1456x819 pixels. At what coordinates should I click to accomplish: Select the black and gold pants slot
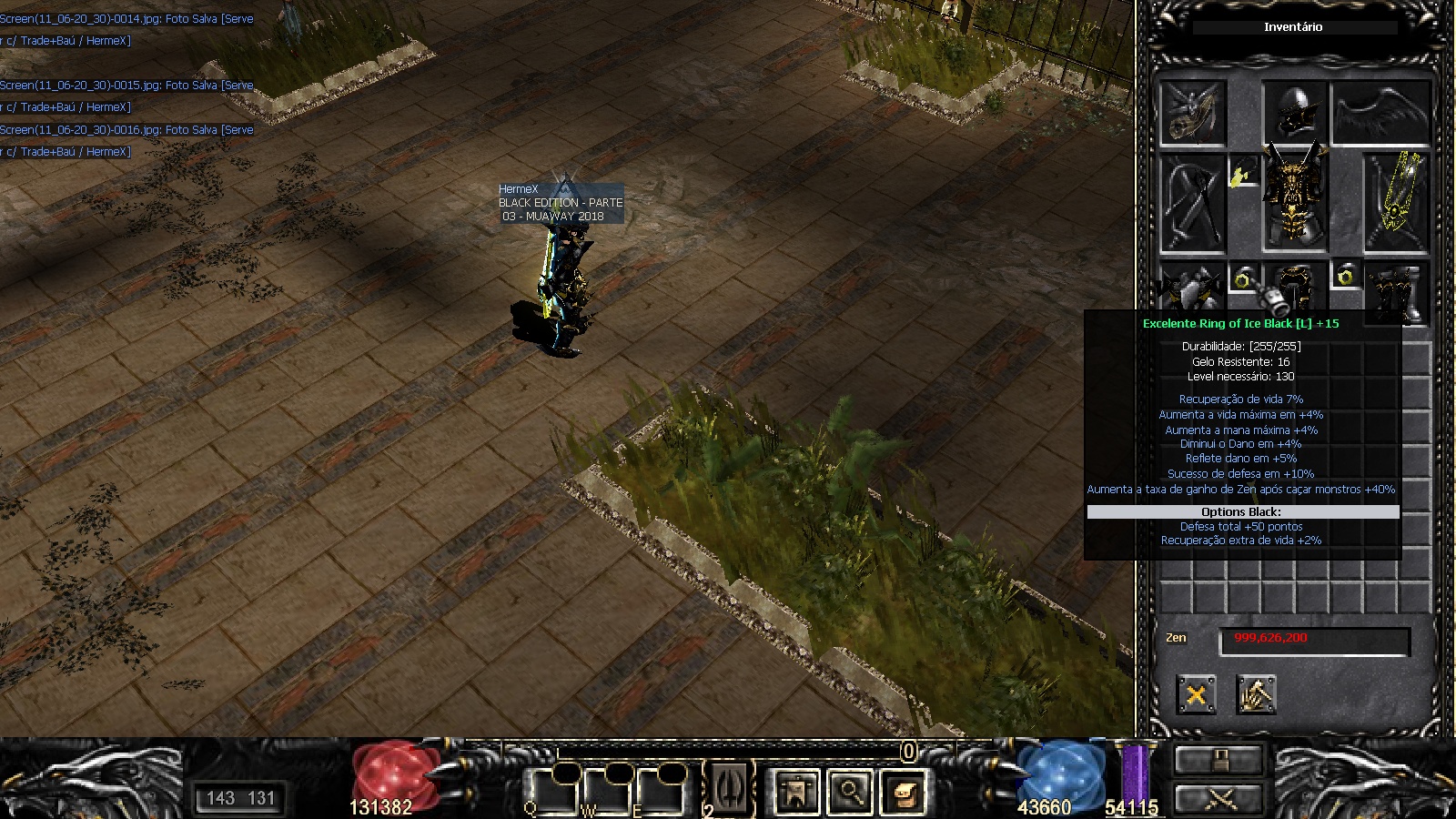click(x=1296, y=289)
